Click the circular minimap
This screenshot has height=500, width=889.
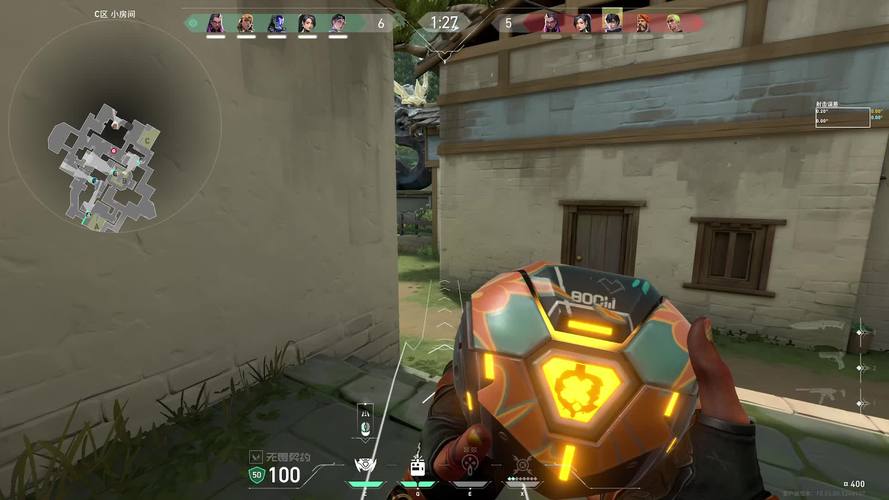pyautogui.click(x=113, y=159)
